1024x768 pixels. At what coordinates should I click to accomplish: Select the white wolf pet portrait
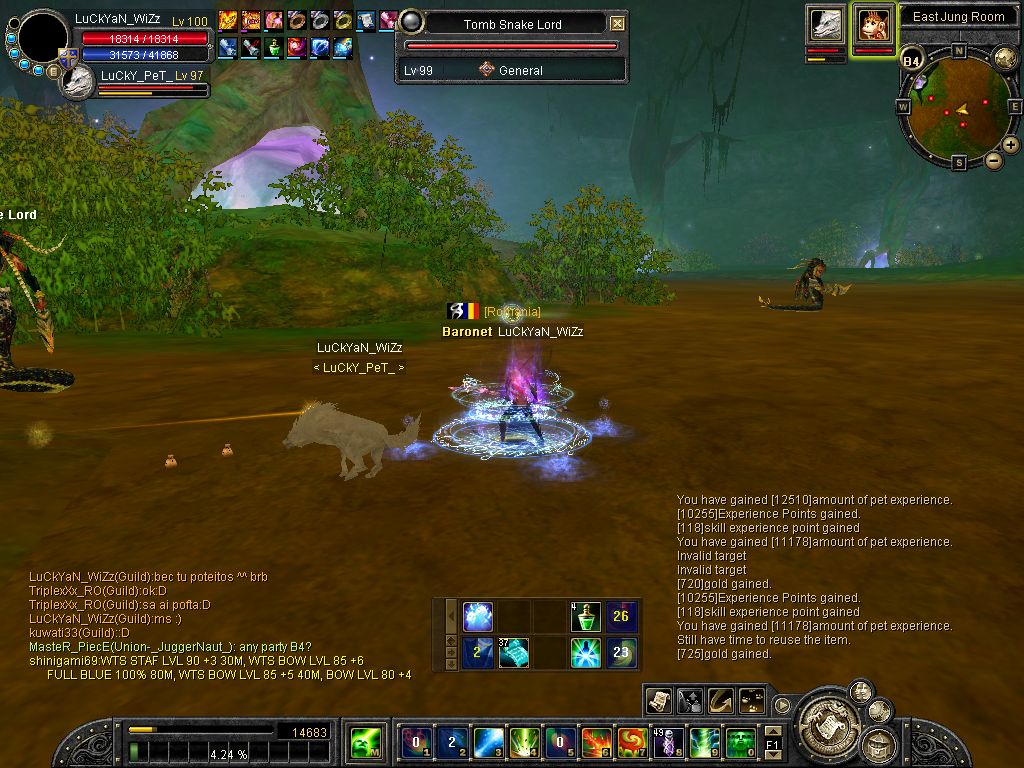pos(826,25)
